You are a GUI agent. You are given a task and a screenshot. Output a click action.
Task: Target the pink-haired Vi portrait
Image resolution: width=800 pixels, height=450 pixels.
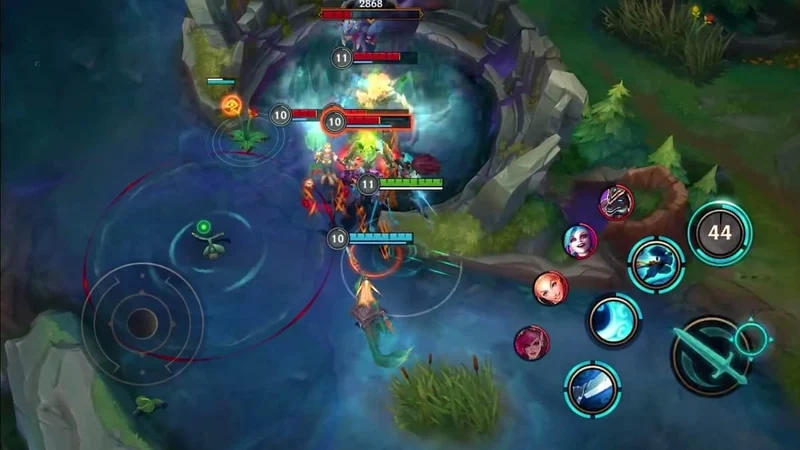(532, 343)
